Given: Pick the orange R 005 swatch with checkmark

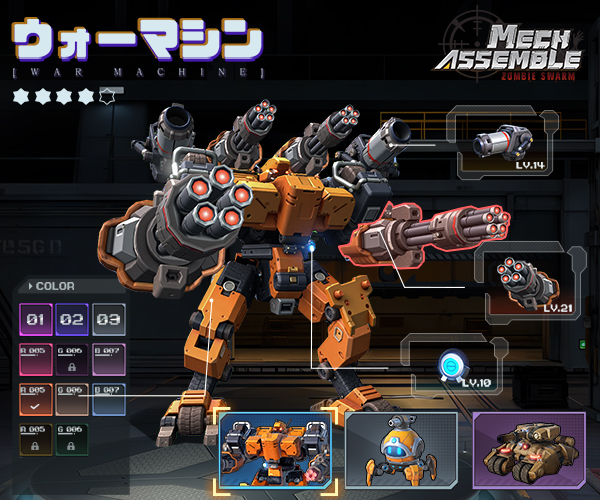Looking at the screenshot, I should (x=36, y=398).
